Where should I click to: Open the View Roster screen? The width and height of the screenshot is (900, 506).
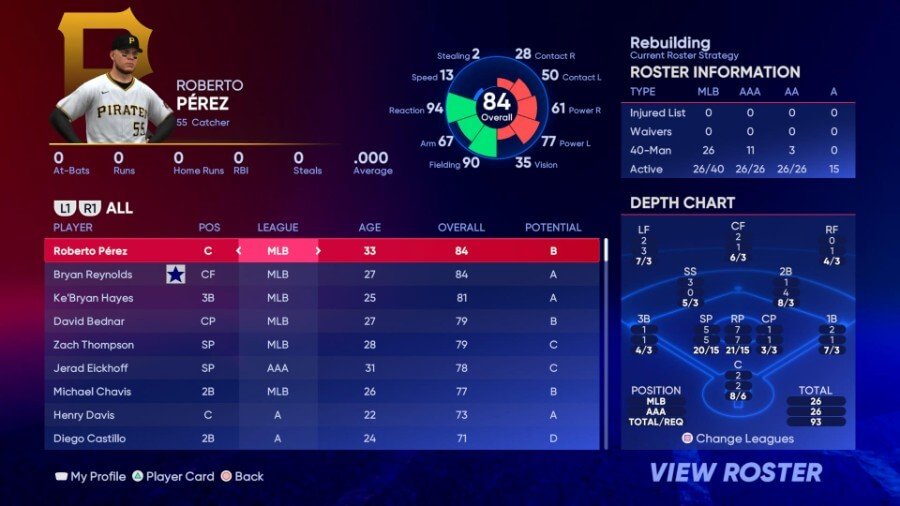[736, 472]
